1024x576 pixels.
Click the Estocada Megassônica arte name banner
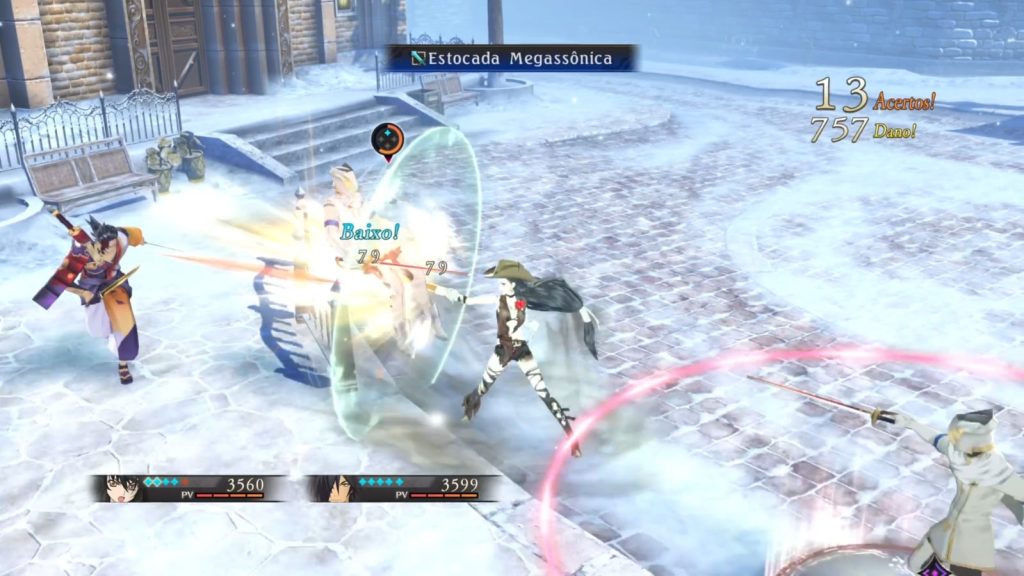[512, 58]
